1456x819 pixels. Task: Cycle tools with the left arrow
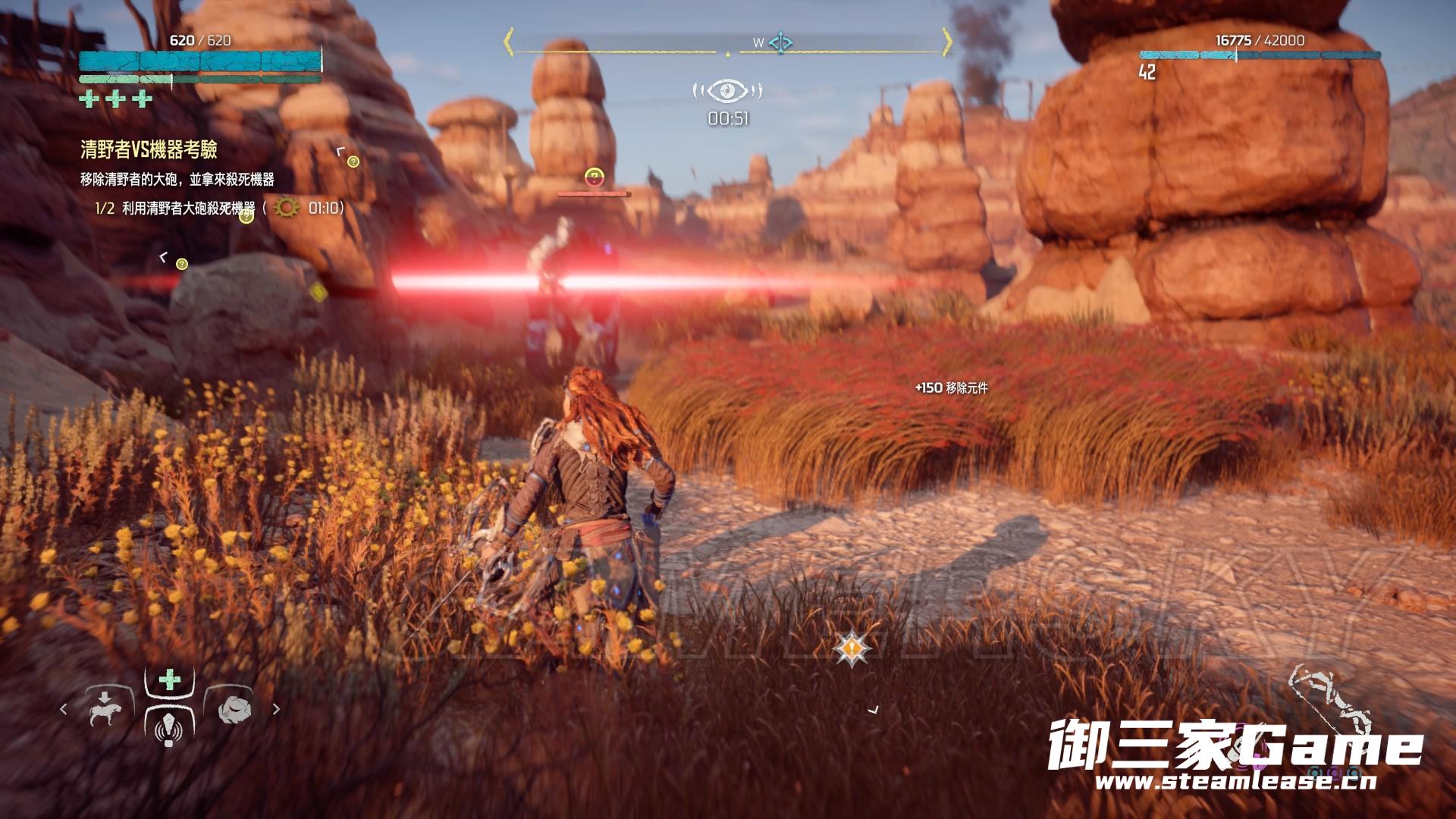[64, 710]
